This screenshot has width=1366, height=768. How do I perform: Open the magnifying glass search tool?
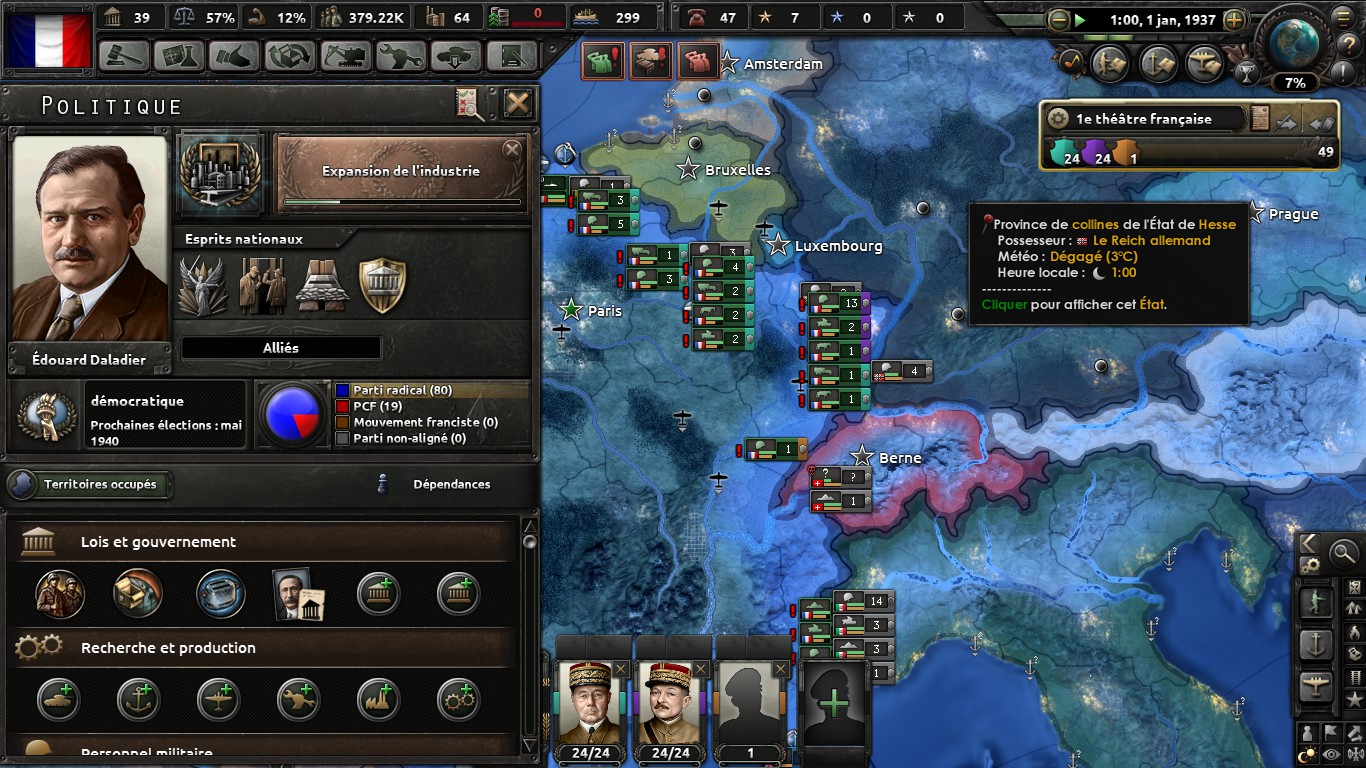pos(1344,551)
